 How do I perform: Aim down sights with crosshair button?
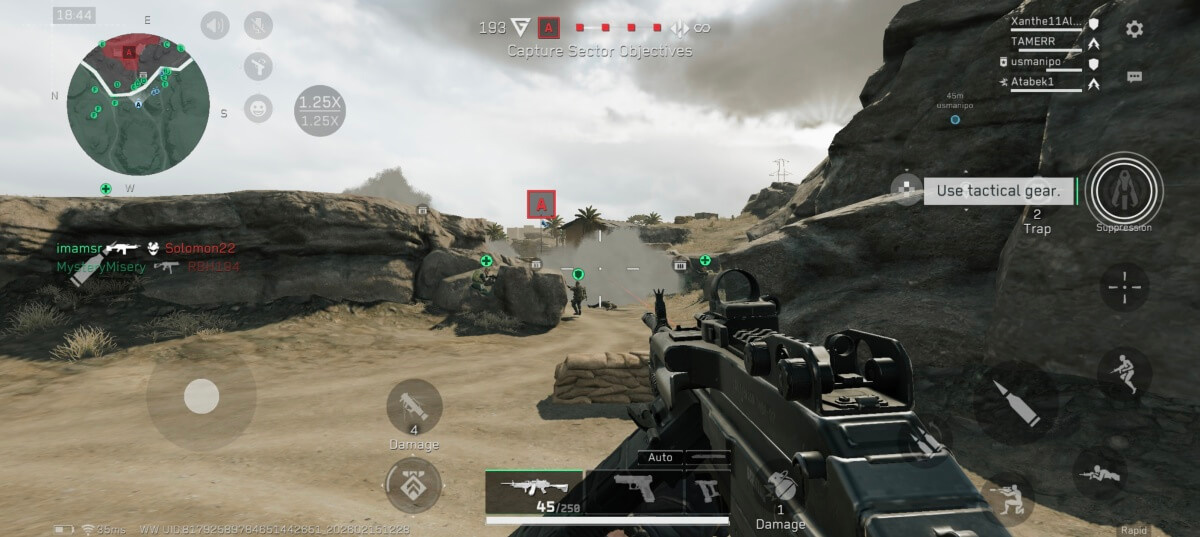click(x=1125, y=287)
